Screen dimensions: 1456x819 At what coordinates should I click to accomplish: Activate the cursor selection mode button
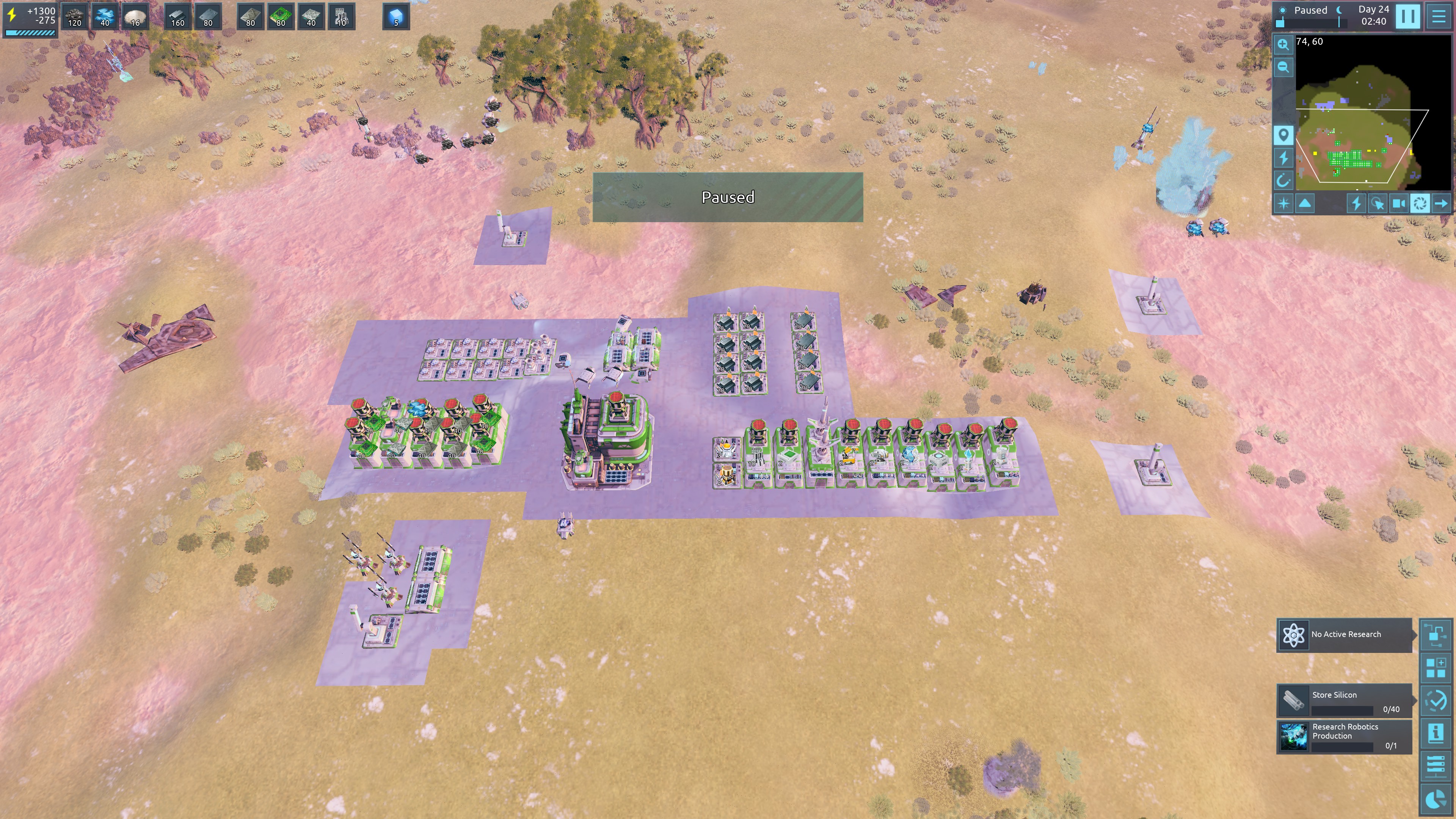(x=1378, y=204)
